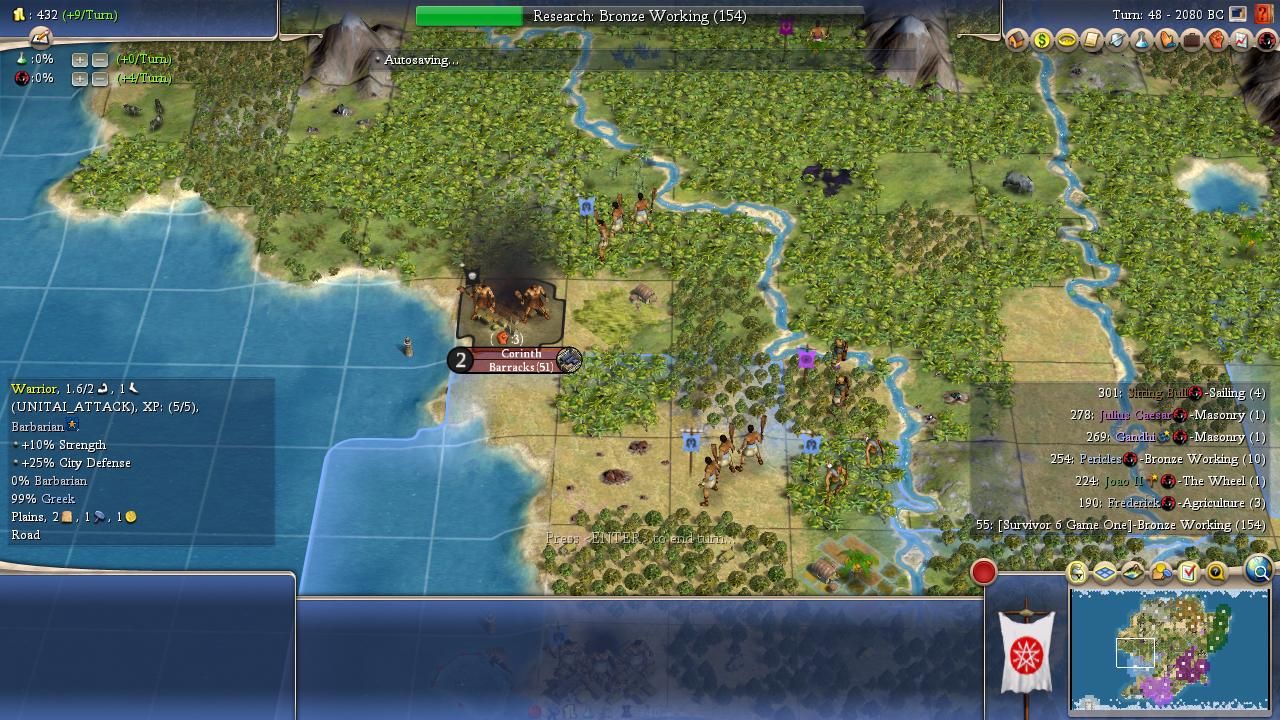Increase the research rate with plus
Viewport: 1280px width, 720px height.
point(79,59)
